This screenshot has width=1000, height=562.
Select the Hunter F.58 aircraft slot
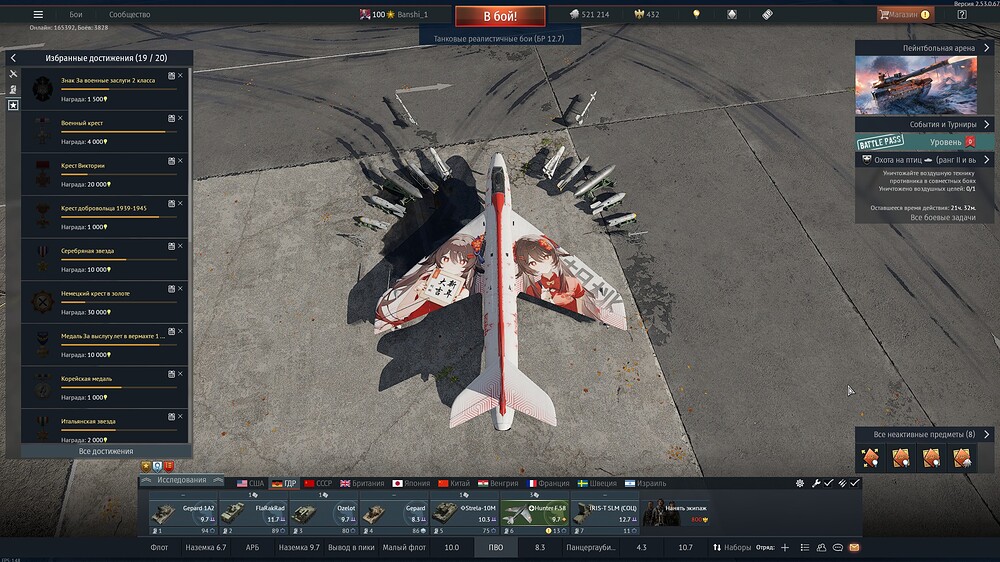click(x=534, y=514)
